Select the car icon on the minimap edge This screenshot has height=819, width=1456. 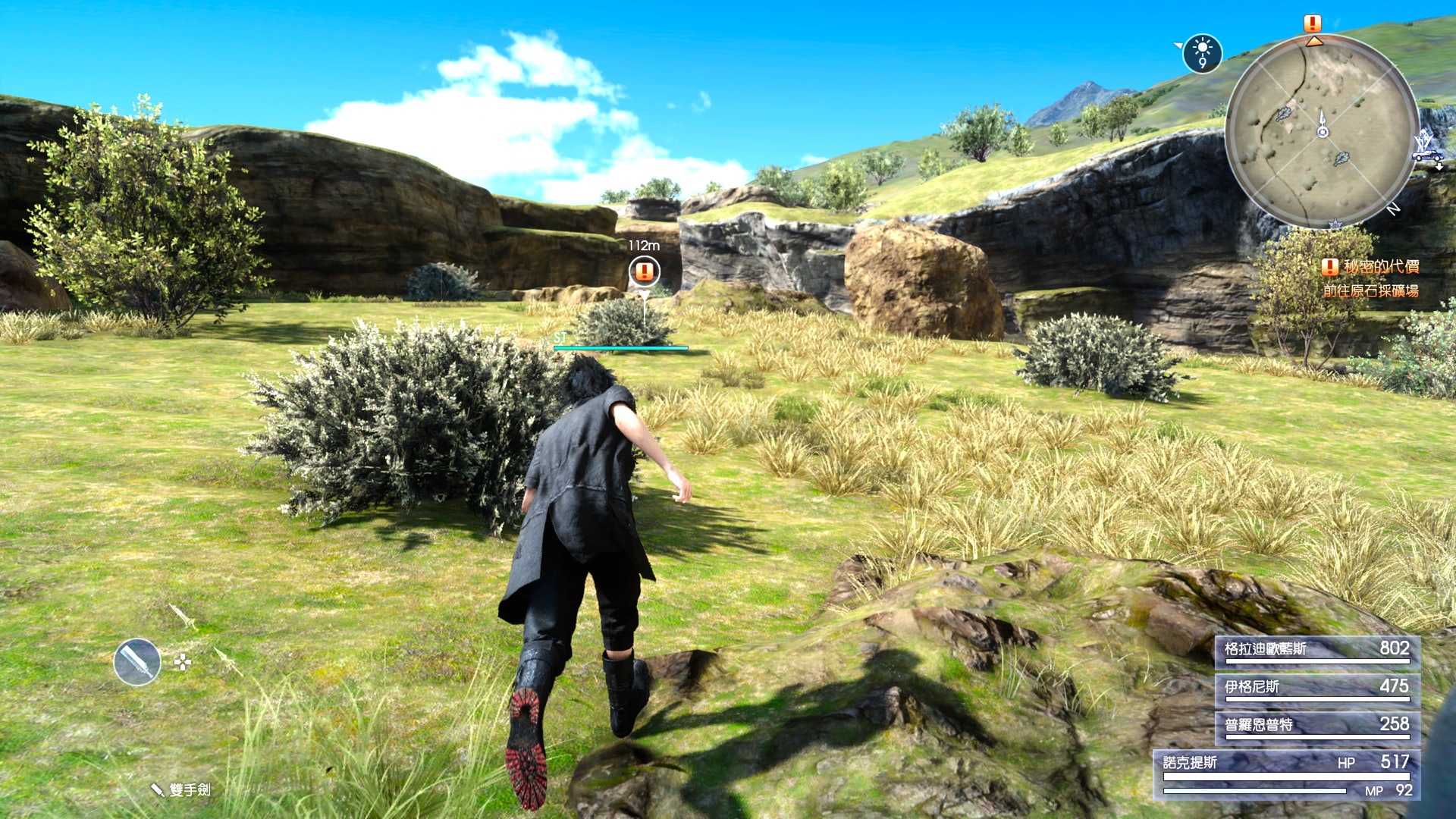coord(1427,155)
